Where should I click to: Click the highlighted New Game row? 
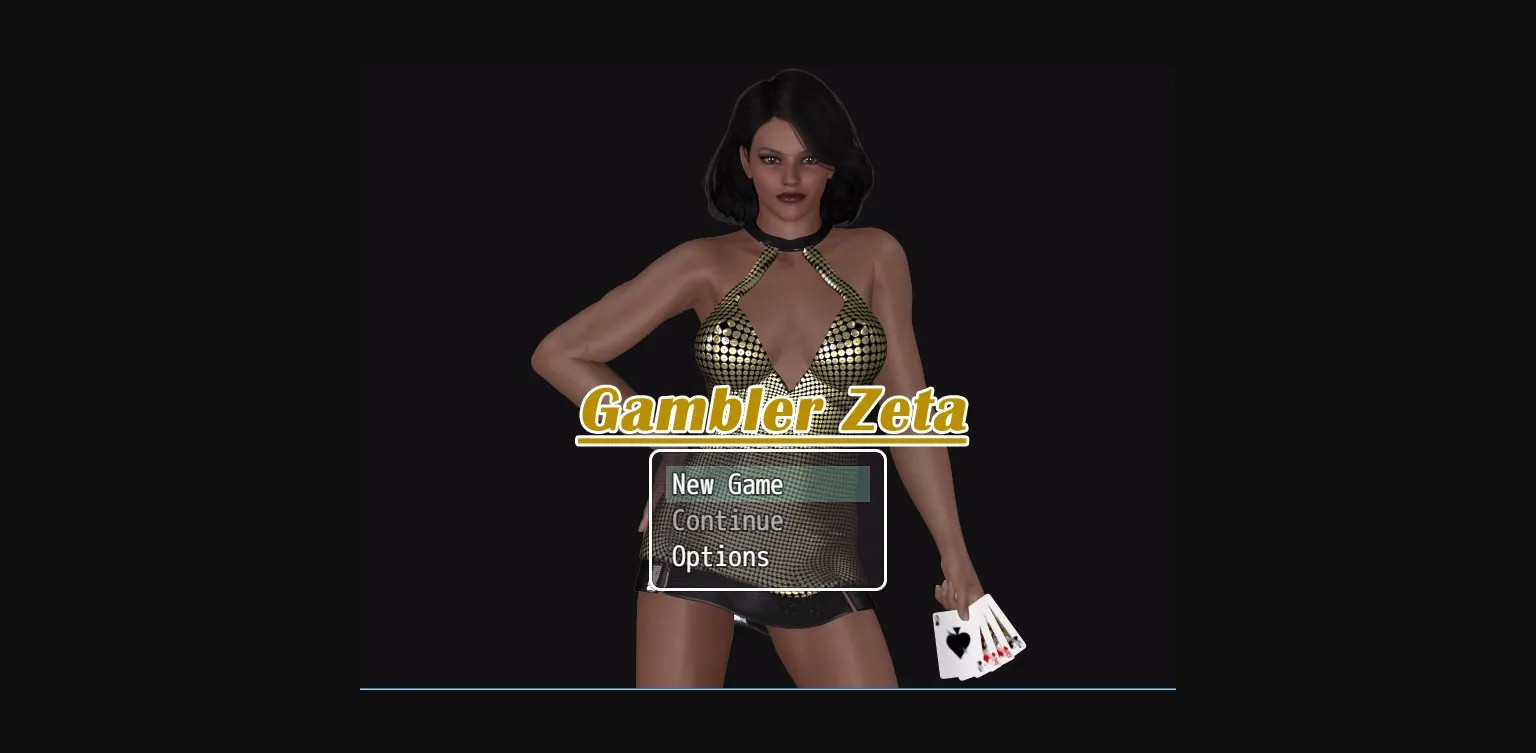769,485
